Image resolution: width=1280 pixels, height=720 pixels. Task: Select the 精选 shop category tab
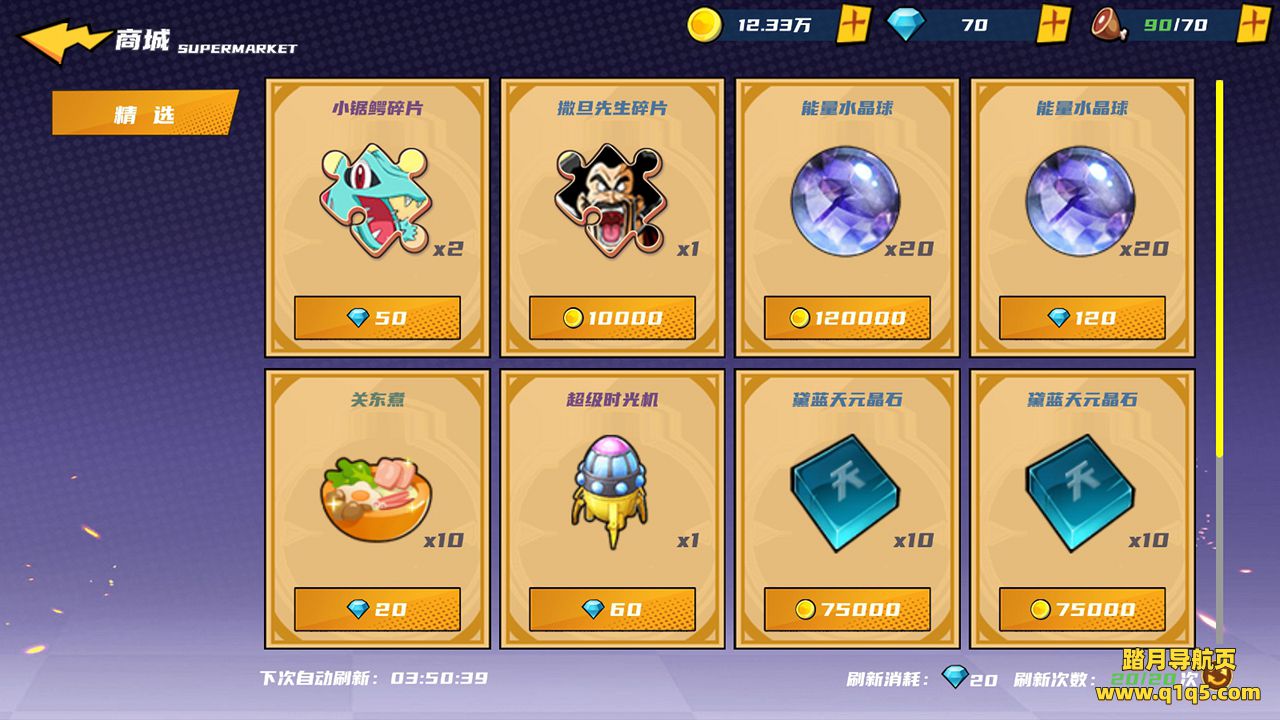click(144, 113)
